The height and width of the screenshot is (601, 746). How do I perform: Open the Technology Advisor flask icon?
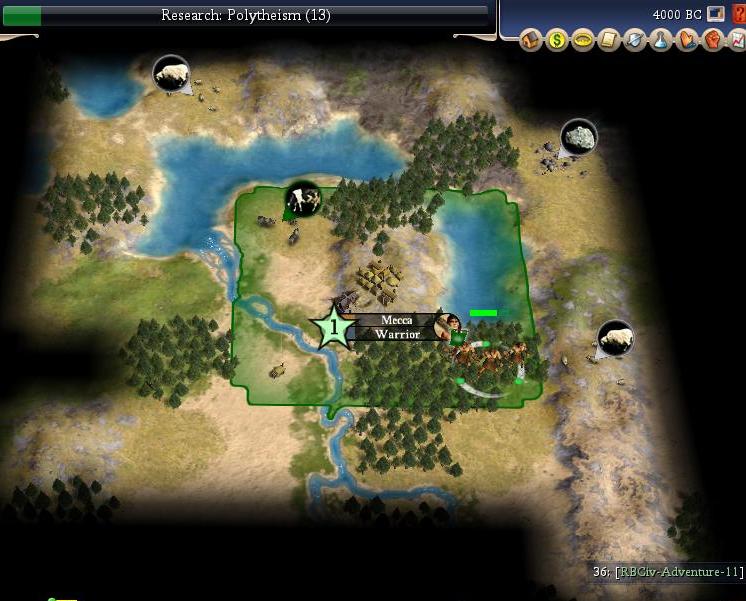click(660, 41)
